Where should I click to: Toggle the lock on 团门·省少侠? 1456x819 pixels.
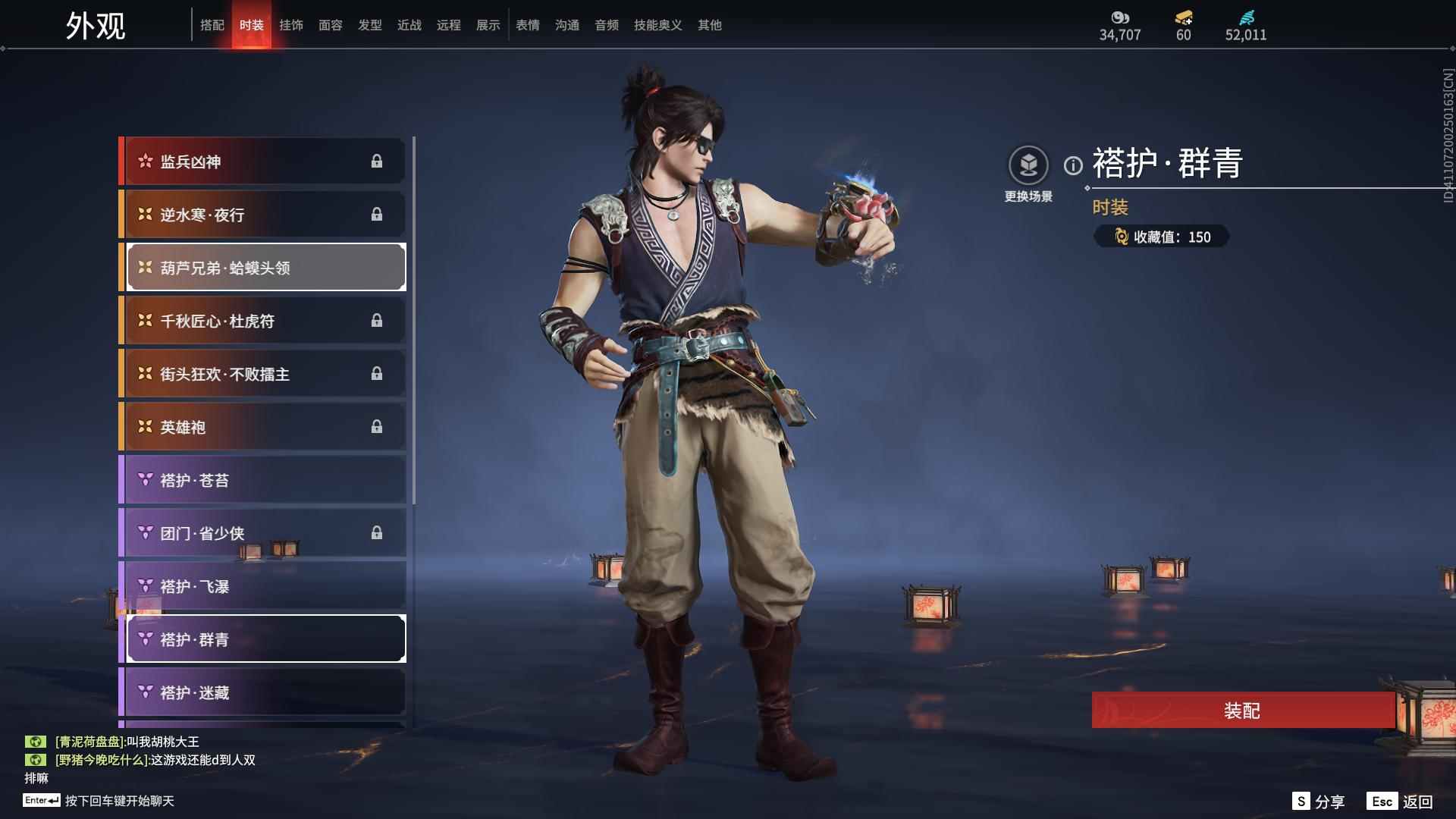[378, 532]
